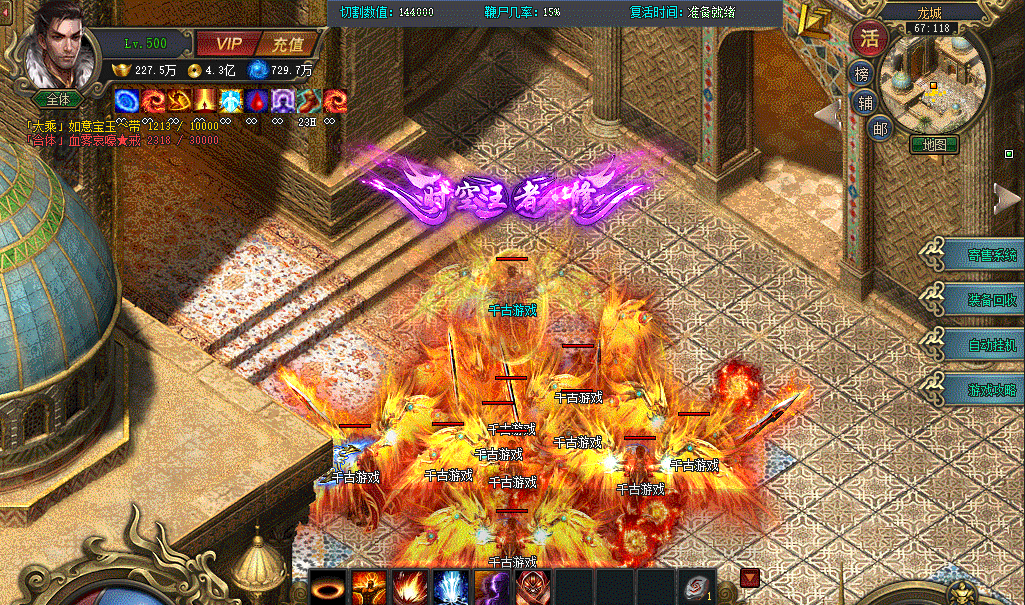Open the green 地图 map button
This screenshot has height=605, width=1025.
pyautogui.click(x=934, y=145)
